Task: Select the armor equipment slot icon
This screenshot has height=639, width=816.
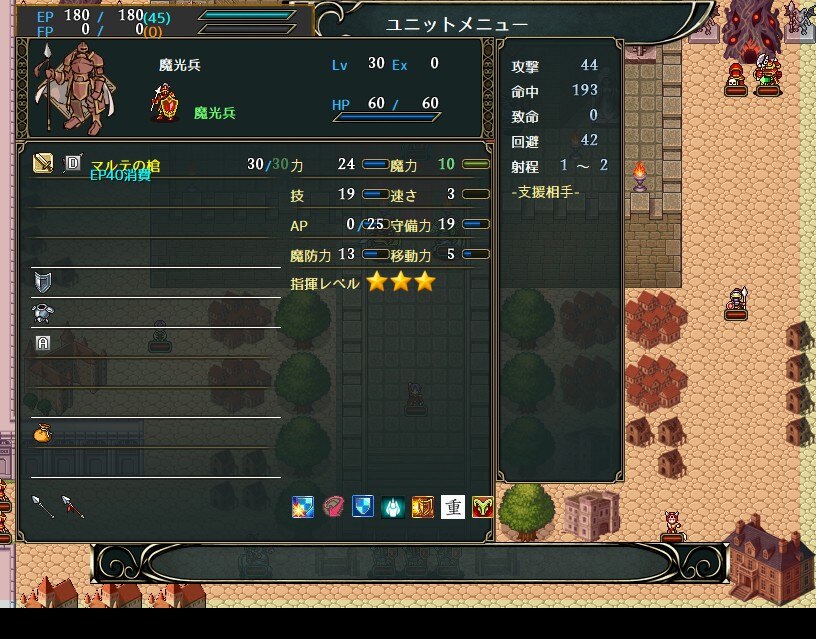Action: (x=42, y=312)
